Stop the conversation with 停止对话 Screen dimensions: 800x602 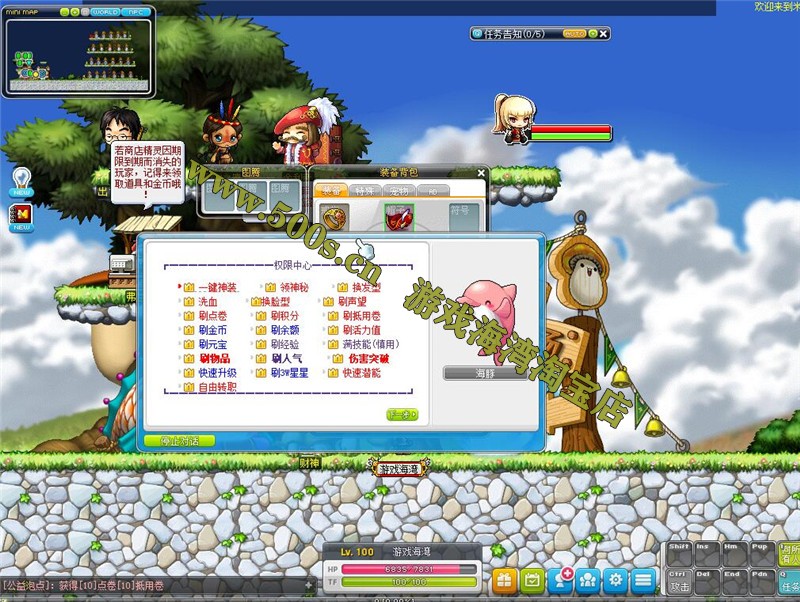click(179, 440)
